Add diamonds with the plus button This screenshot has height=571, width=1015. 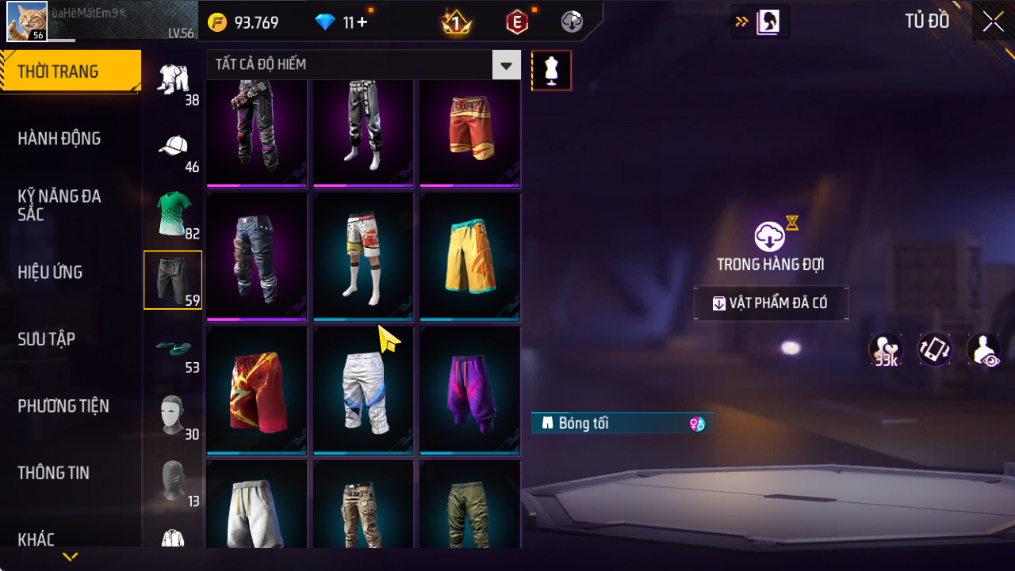[x=361, y=22]
